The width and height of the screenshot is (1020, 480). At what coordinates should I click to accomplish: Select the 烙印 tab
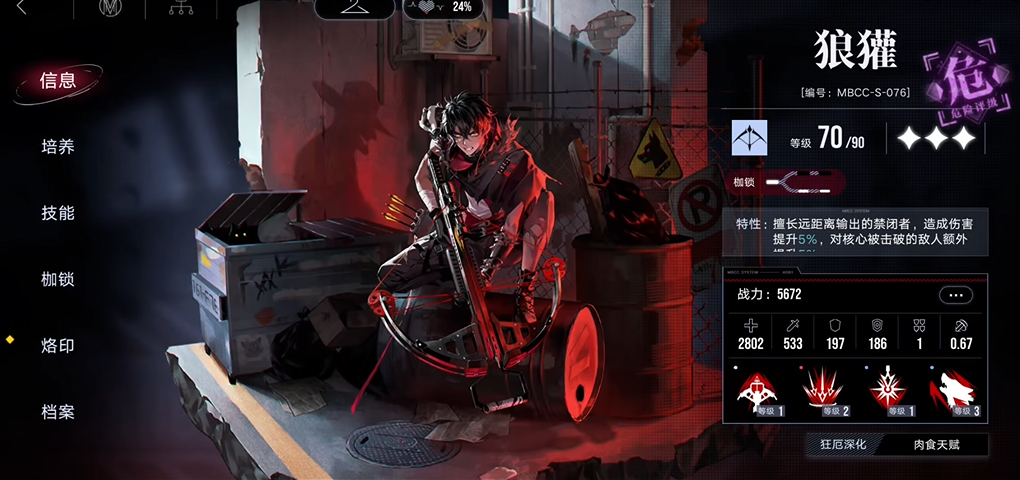click(x=58, y=346)
